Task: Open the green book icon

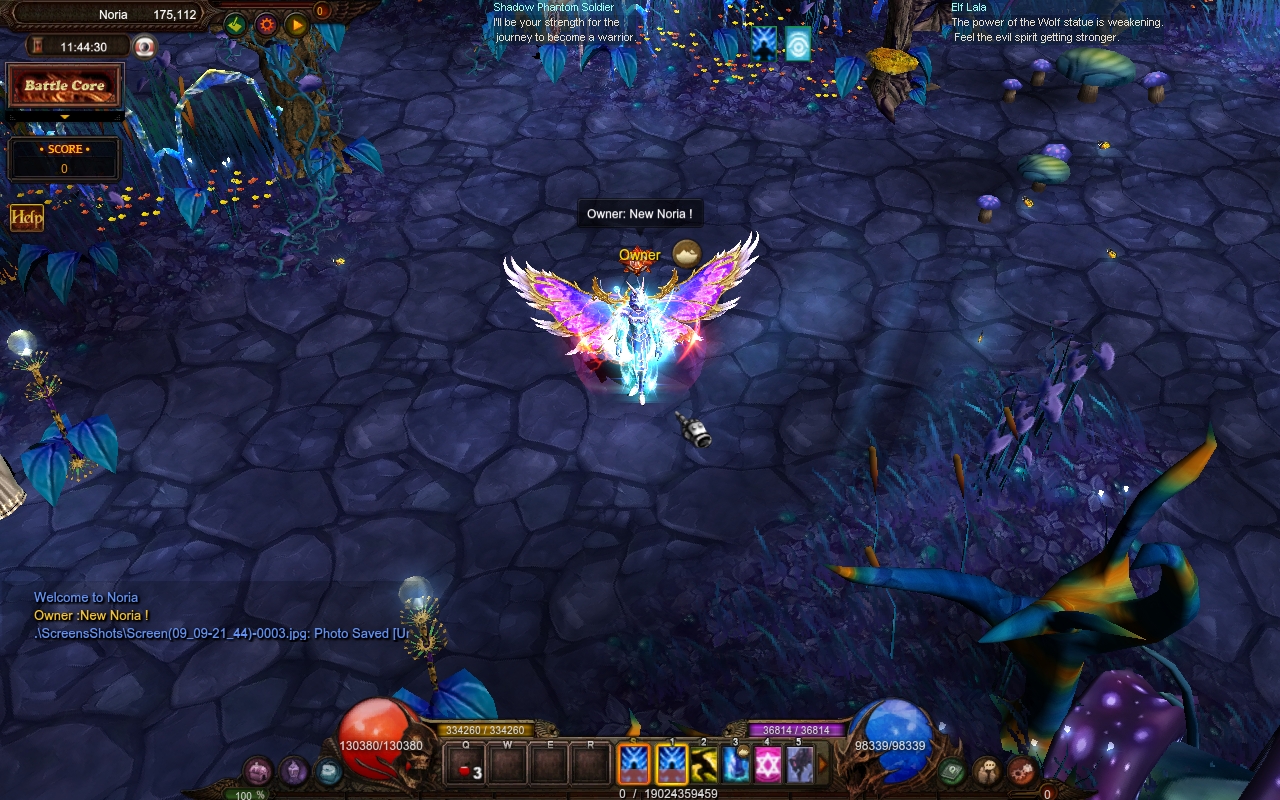Action: pyautogui.click(x=951, y=771)
